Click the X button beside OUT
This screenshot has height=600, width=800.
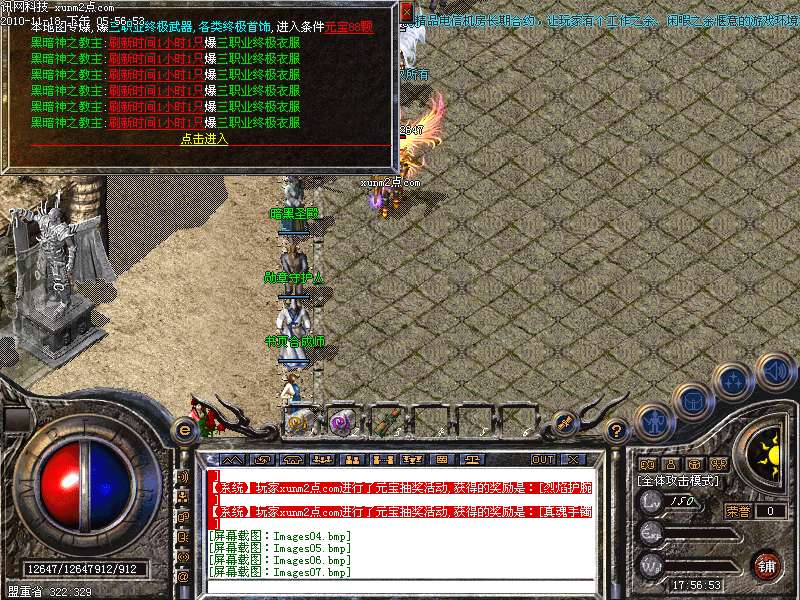coord(573,459)
